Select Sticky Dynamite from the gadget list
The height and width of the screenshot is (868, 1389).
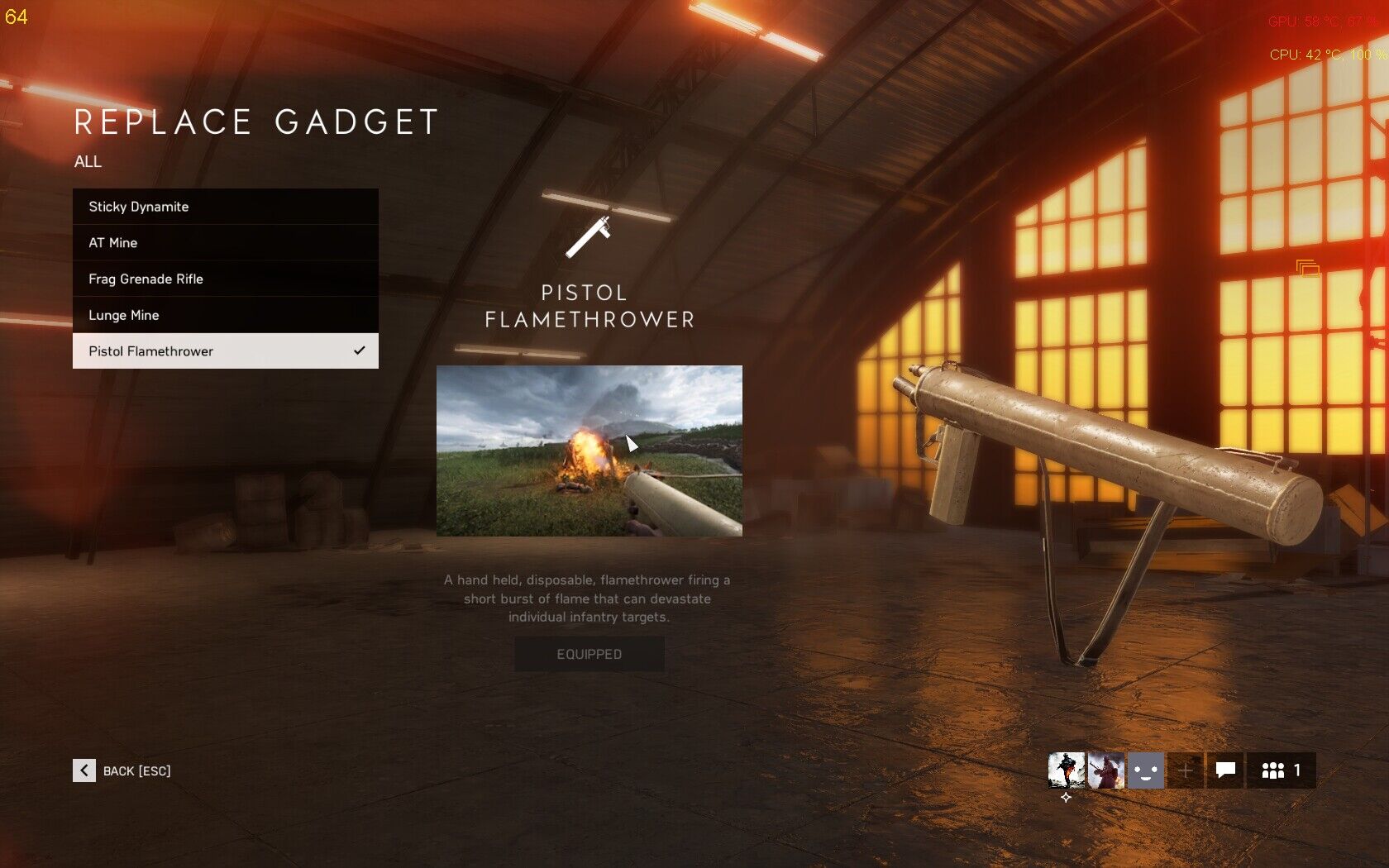225,207
